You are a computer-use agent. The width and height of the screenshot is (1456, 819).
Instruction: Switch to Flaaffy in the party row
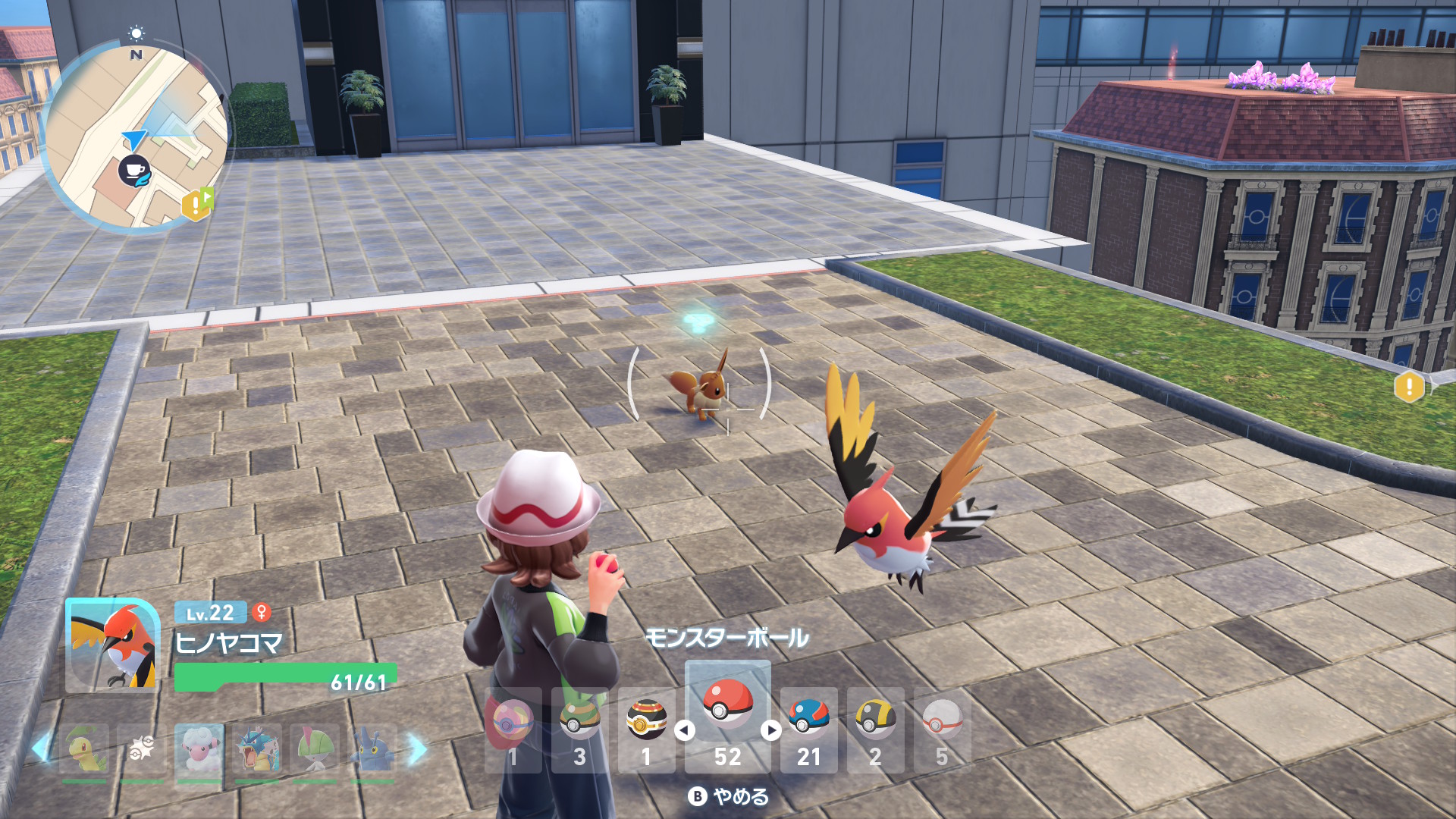199,750
